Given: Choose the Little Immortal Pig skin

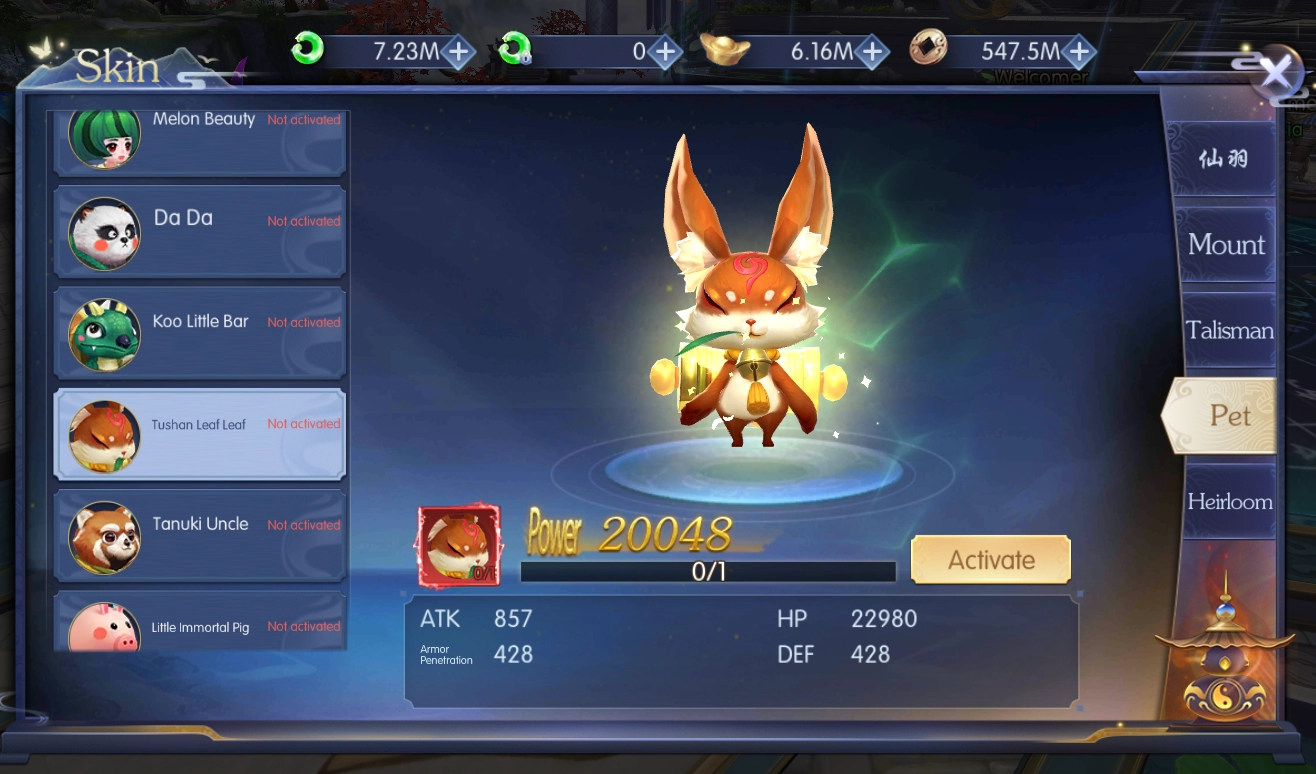Looking at the screenshot, I should click(x=200, y=625).
